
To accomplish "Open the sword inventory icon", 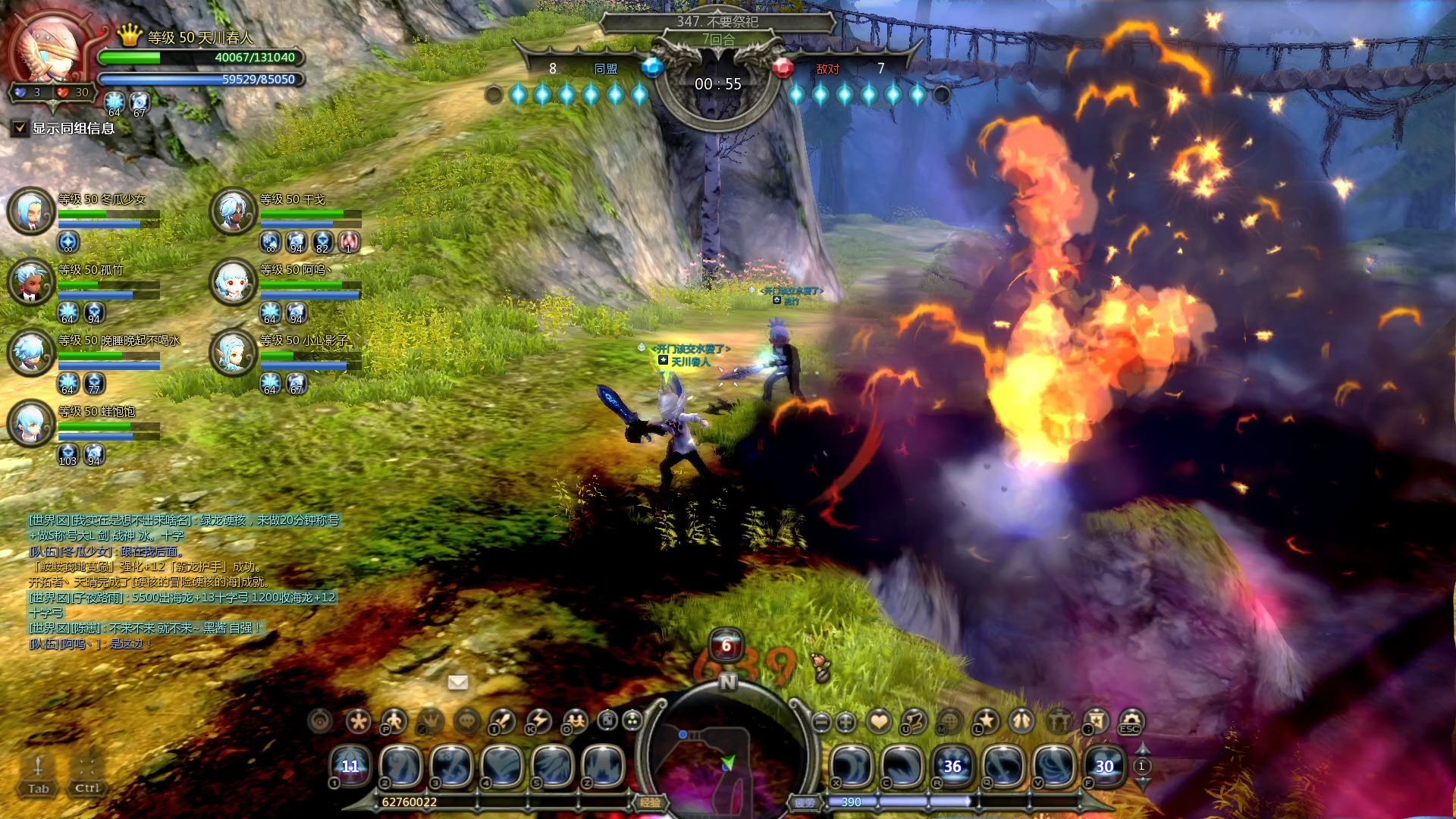I will 502,721.
